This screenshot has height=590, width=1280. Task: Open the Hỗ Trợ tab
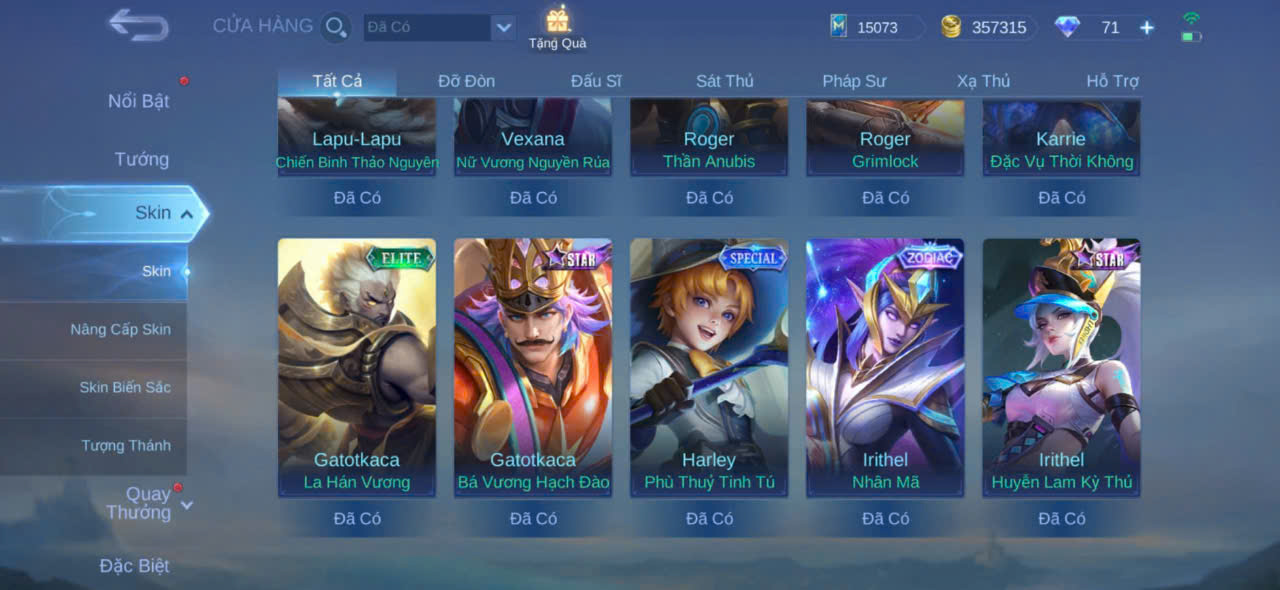(1112, 81)
